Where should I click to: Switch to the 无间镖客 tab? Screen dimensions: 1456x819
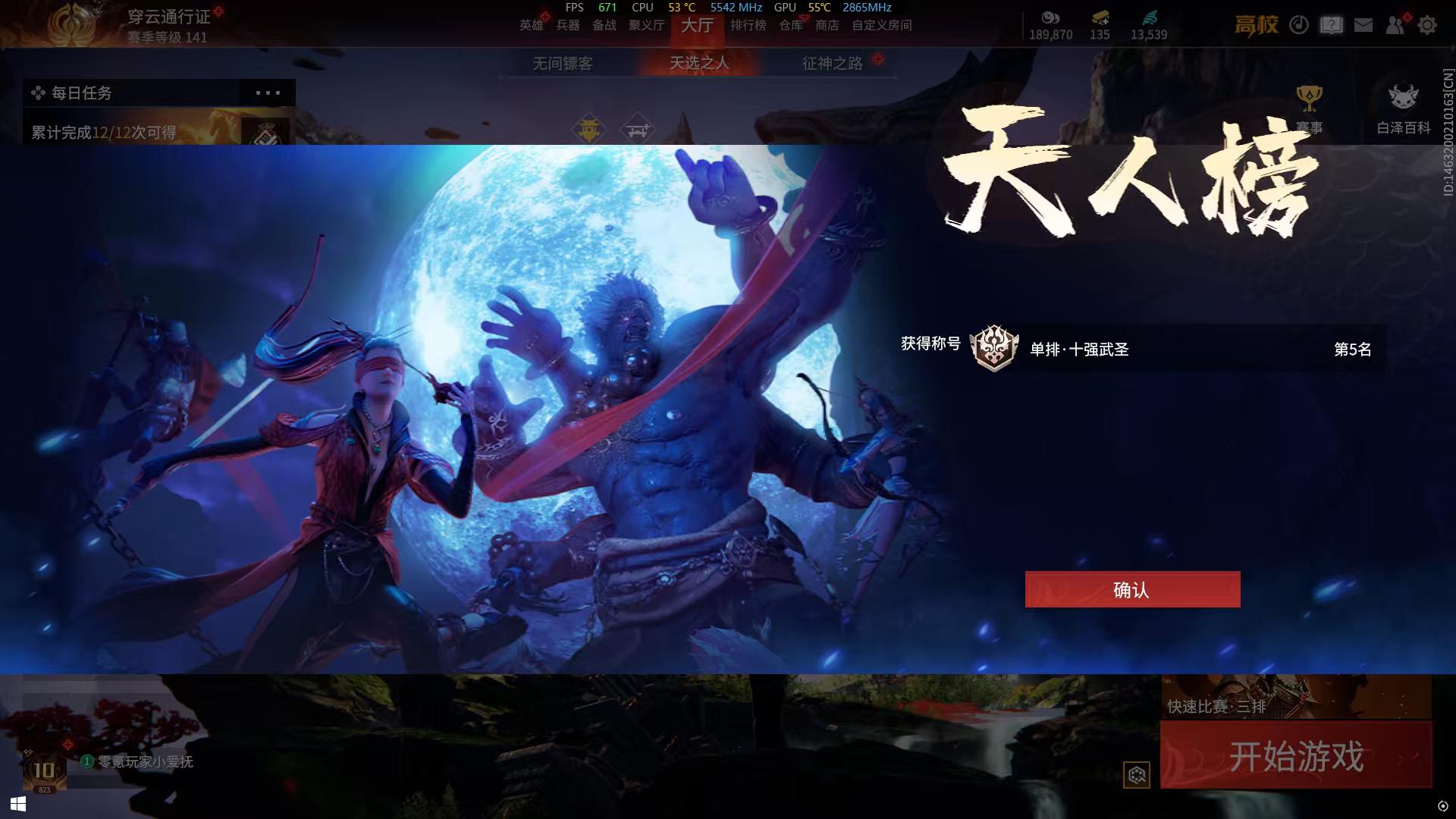pos(563,64)
